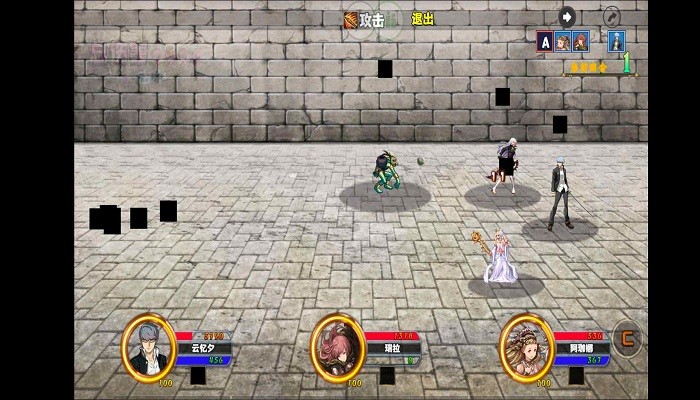Select the letter A turn-order tile
This screenshot has width=700, height=400.
[x=544, y=41]
